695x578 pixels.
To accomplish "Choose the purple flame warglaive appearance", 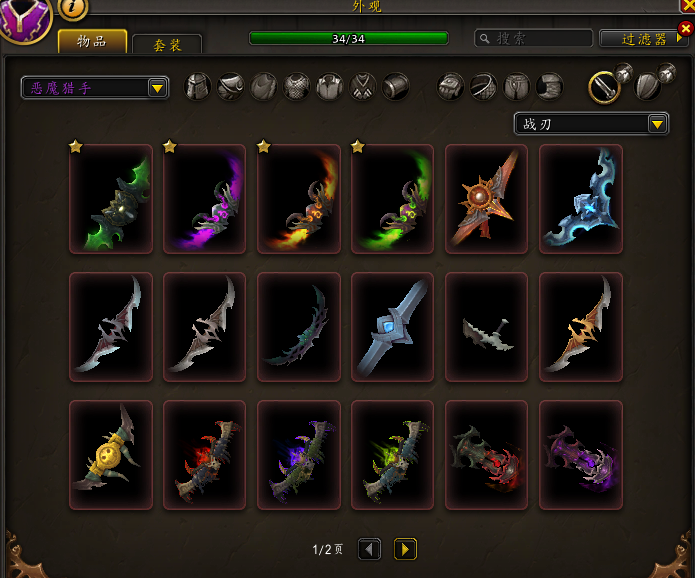I will tap(205, 199).
